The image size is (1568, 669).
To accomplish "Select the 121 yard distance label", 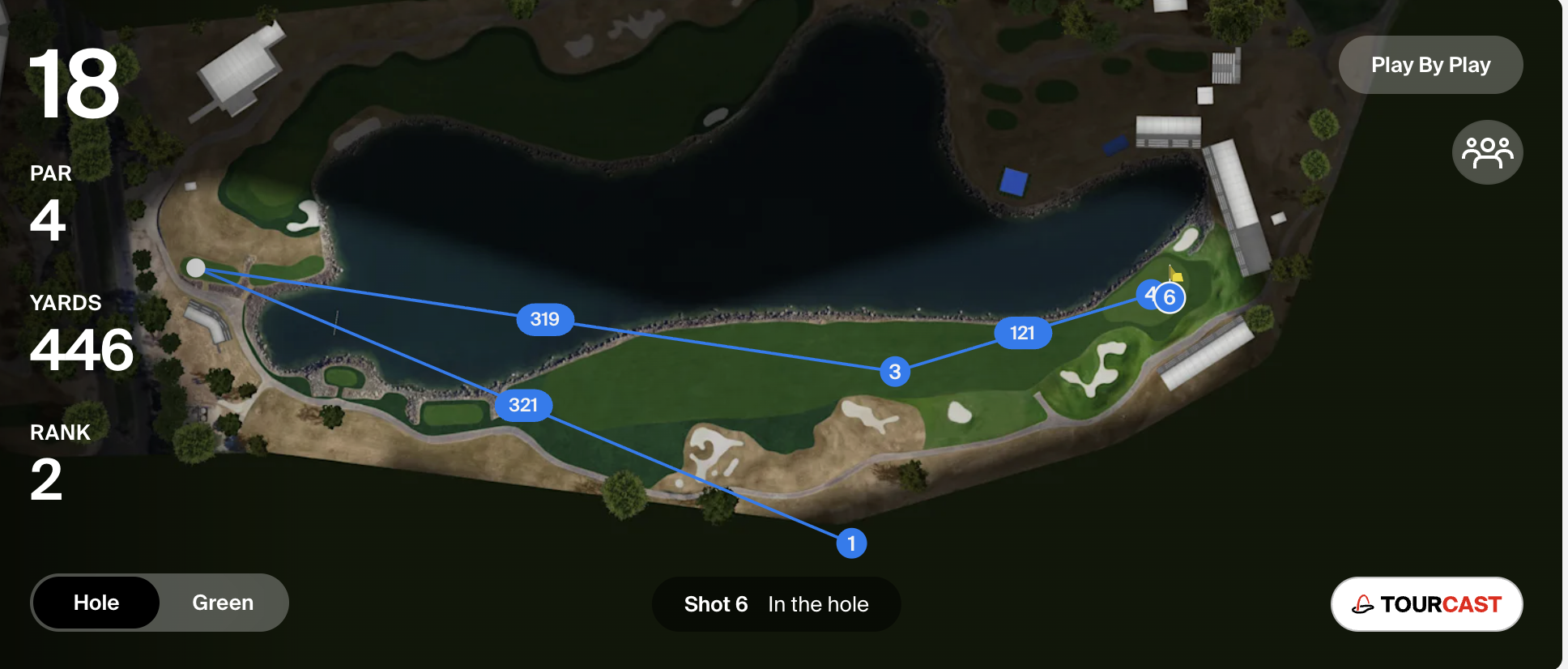I will pos(1022,333).
